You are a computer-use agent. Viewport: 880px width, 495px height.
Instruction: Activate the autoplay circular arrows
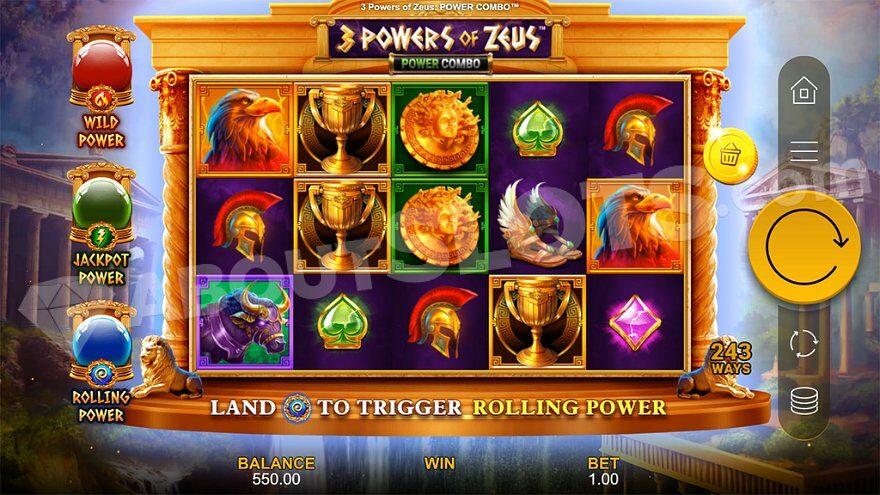pos(804,343)
